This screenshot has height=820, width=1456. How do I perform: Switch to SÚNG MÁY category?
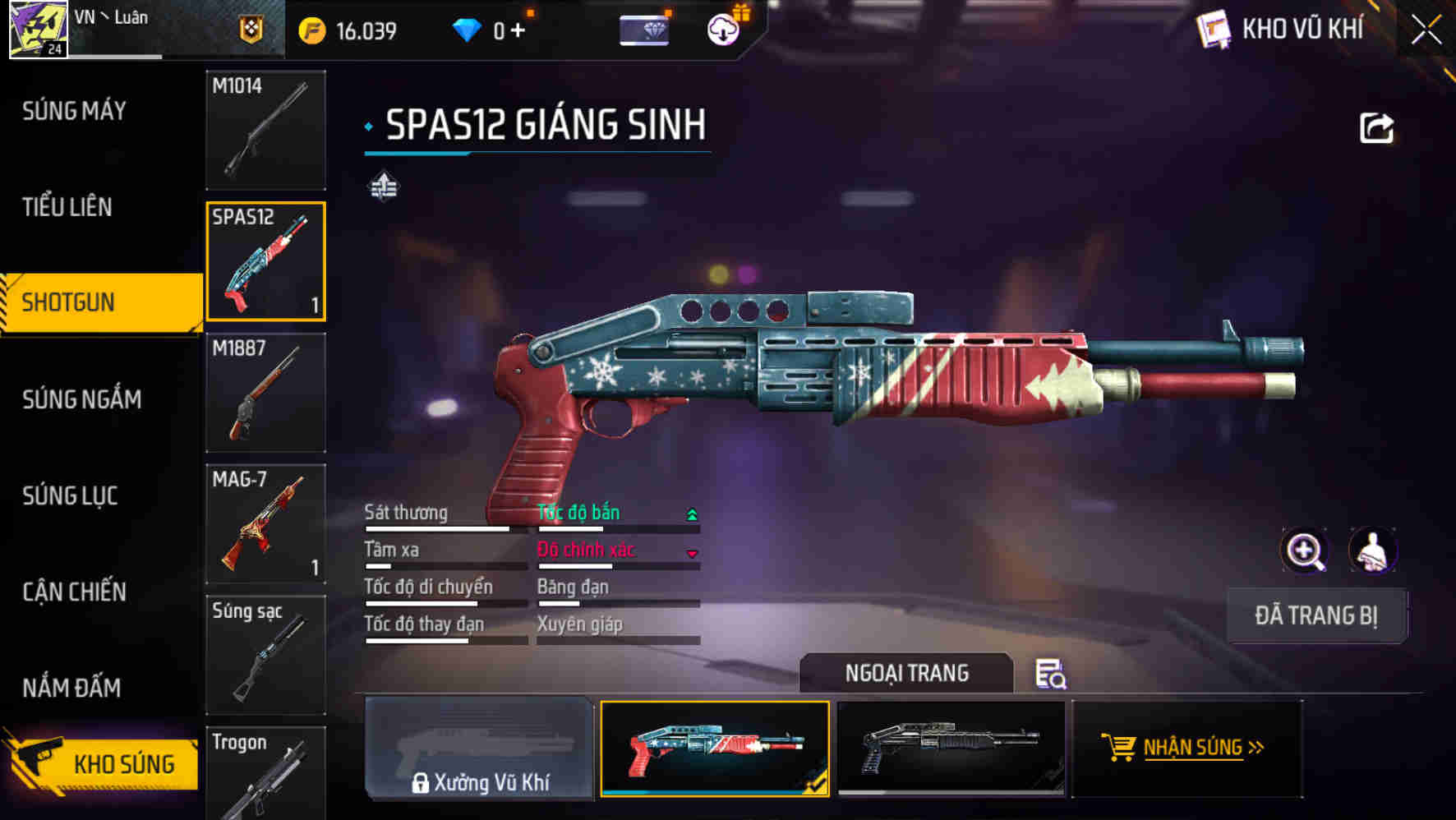pyautogui.click(x=74, y=111)
